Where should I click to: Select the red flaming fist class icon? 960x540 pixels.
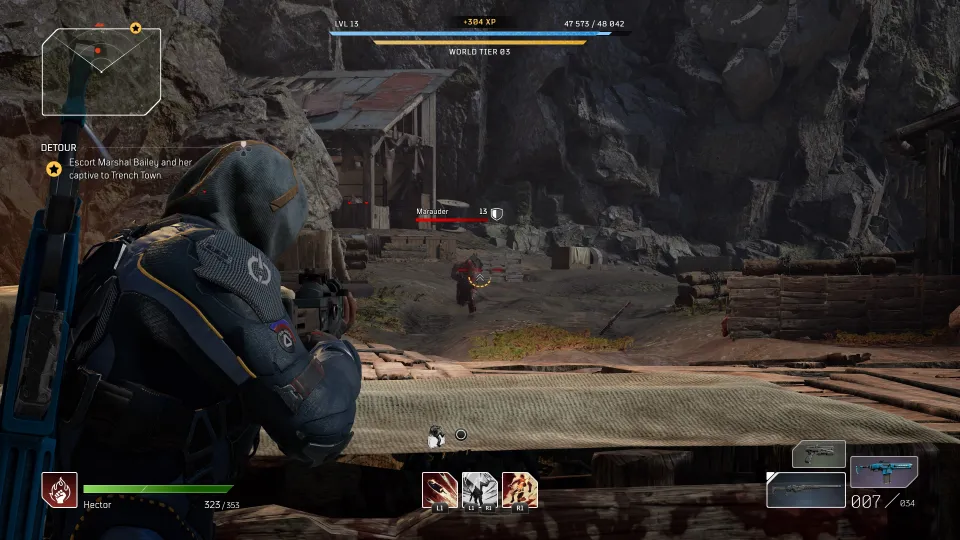59,489
